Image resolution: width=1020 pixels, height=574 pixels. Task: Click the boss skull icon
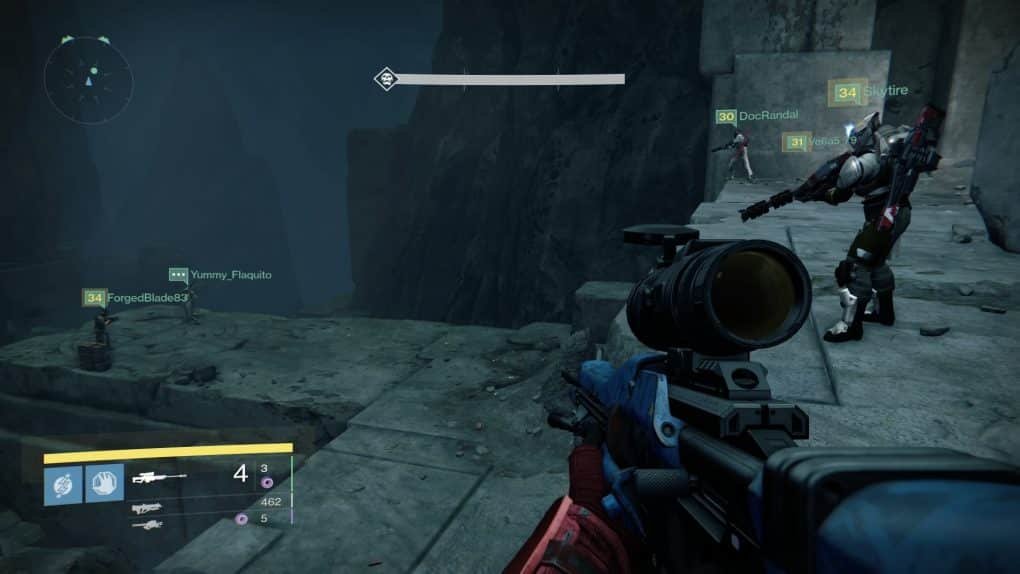(386, 79)
